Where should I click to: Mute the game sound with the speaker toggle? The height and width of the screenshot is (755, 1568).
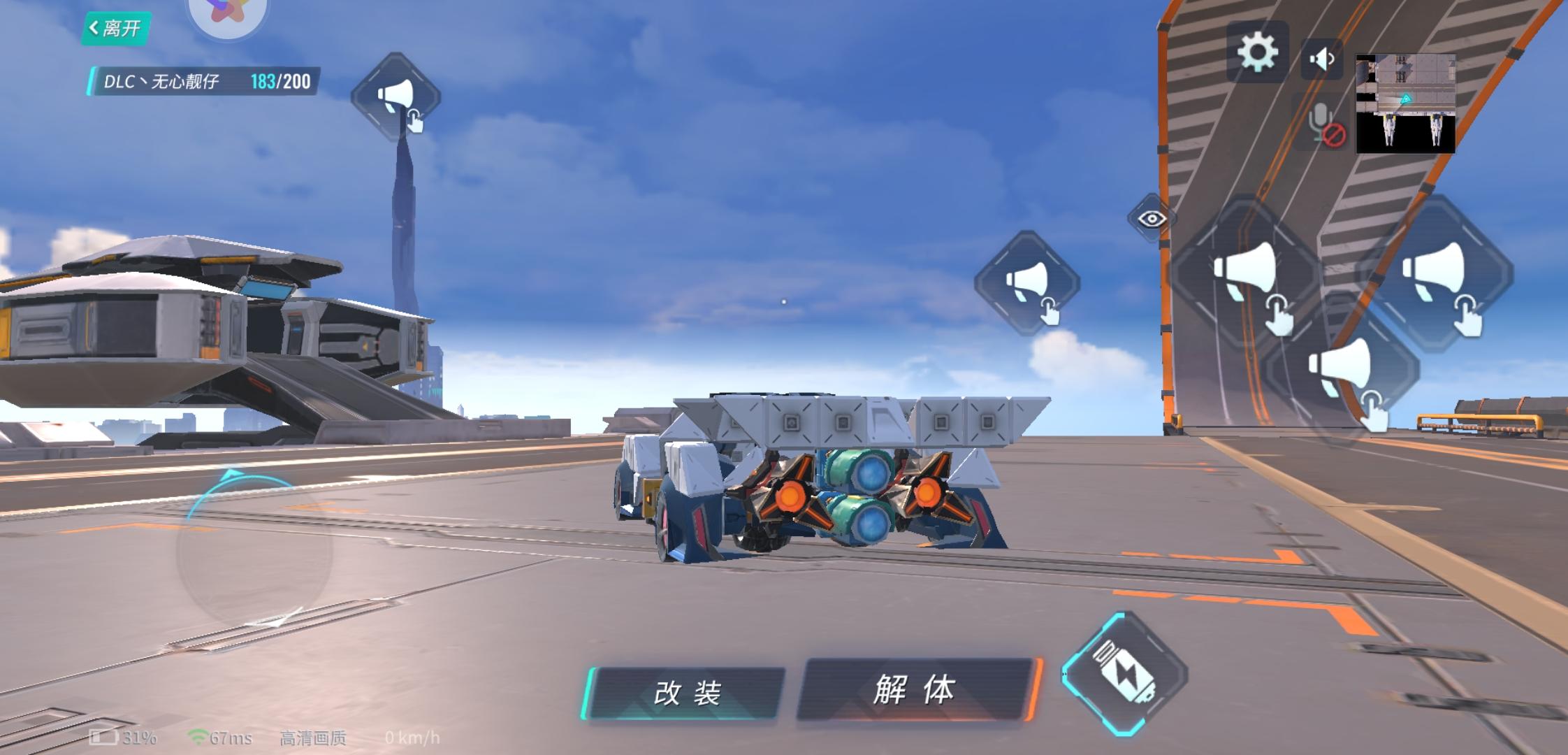1319,59
